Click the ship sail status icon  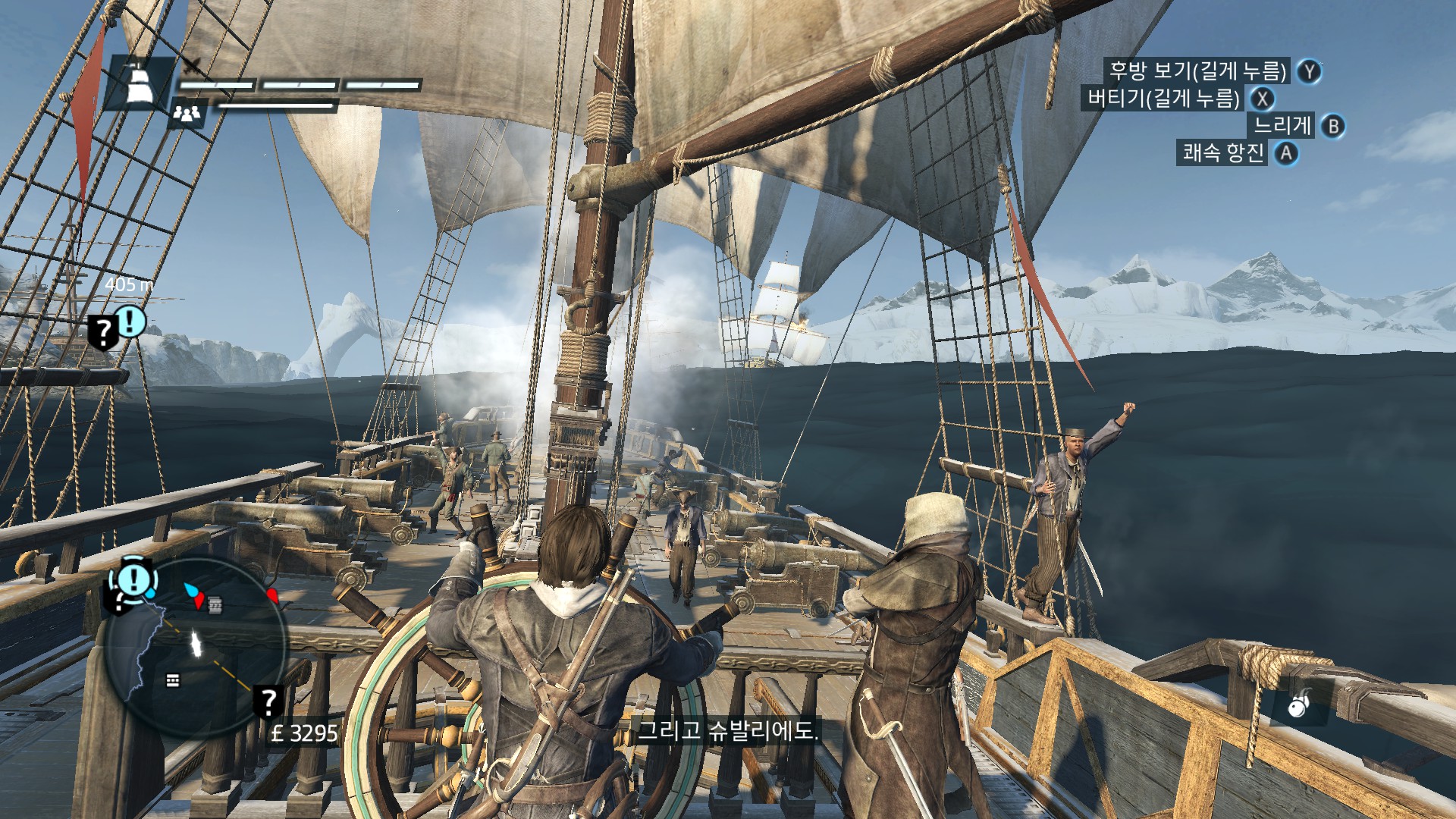pos(139,82)
